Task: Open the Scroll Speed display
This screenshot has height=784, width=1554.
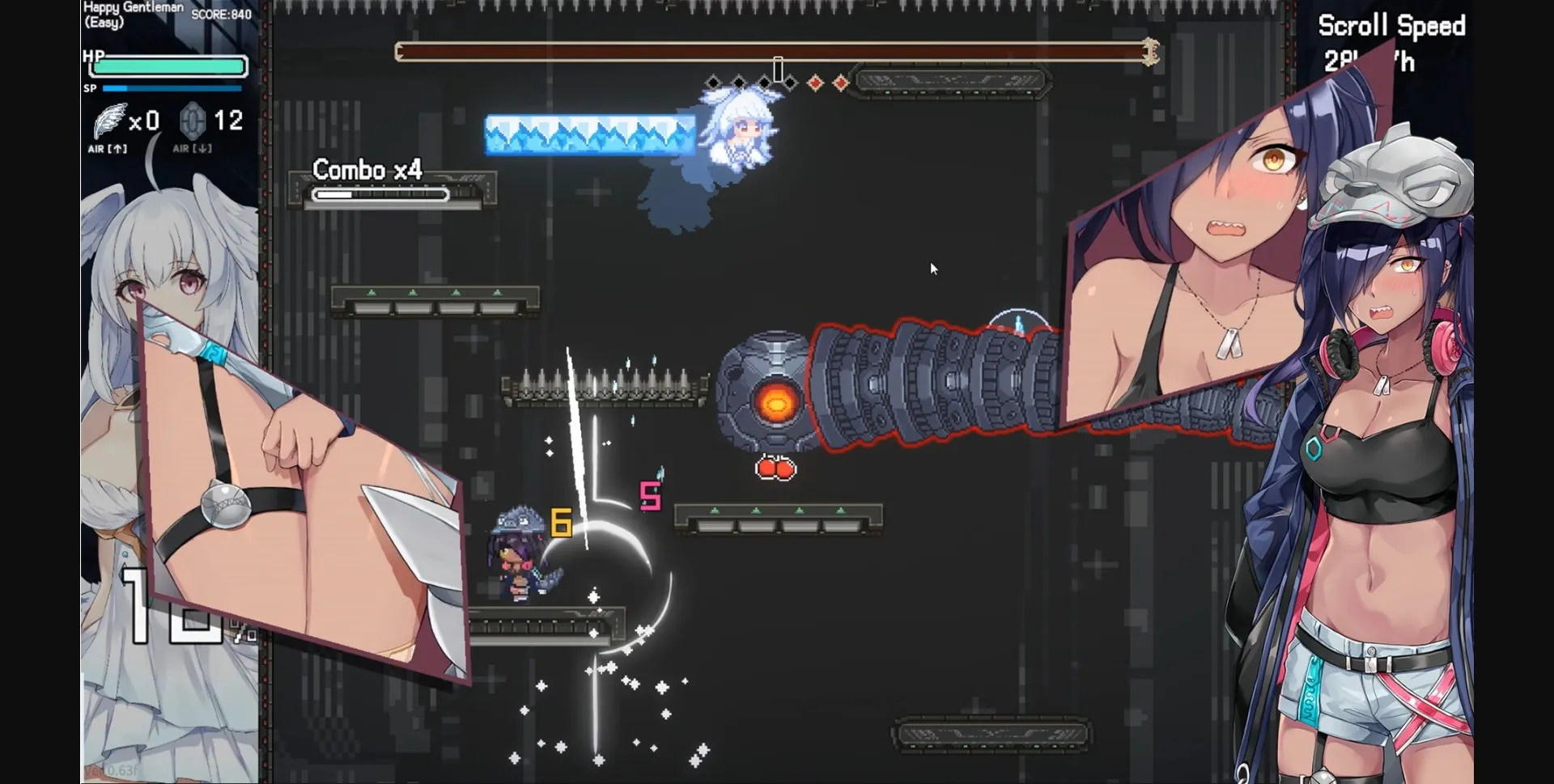Action: click(x=1393, y=27)
